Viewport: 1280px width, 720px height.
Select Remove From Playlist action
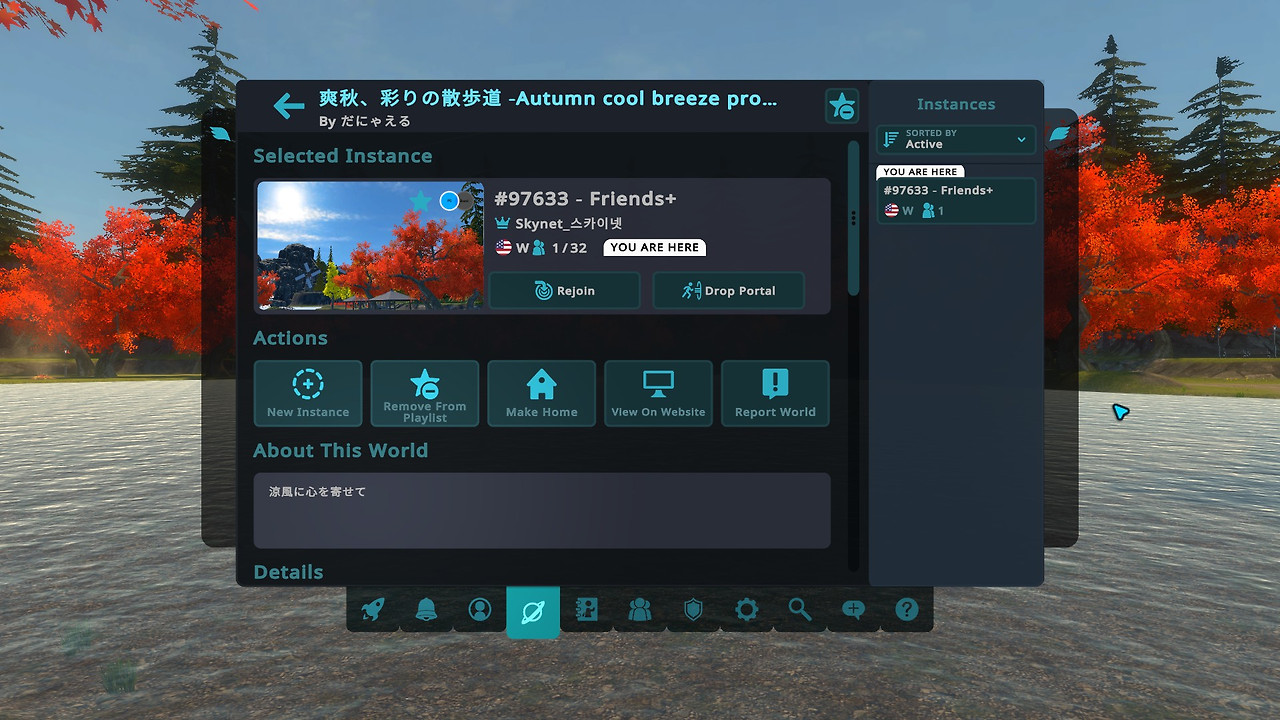click(x=424, y=393)
